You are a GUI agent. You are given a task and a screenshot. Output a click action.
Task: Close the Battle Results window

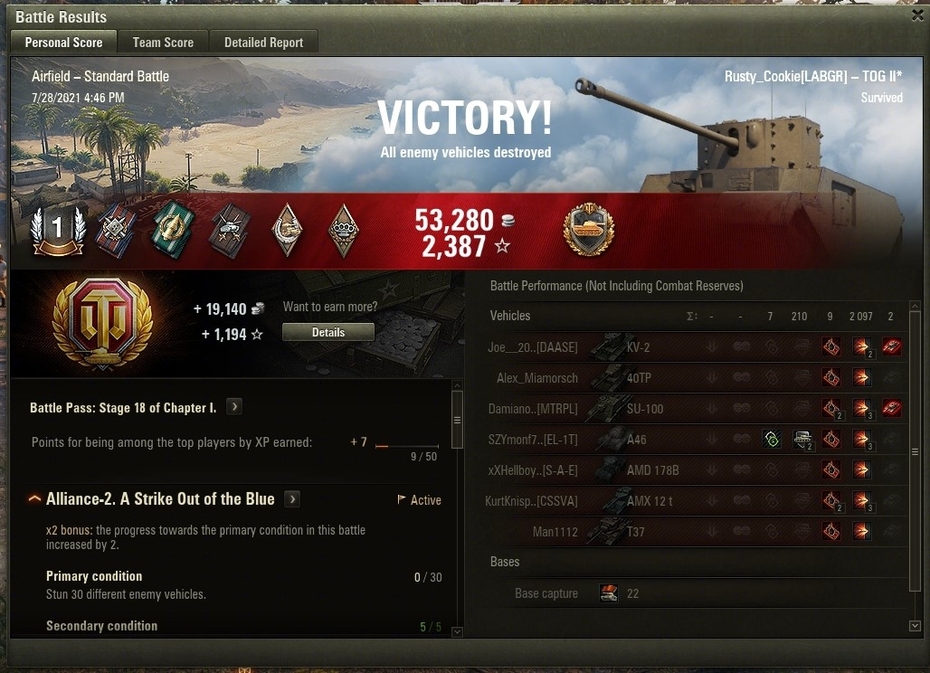[x=918, y=15]
